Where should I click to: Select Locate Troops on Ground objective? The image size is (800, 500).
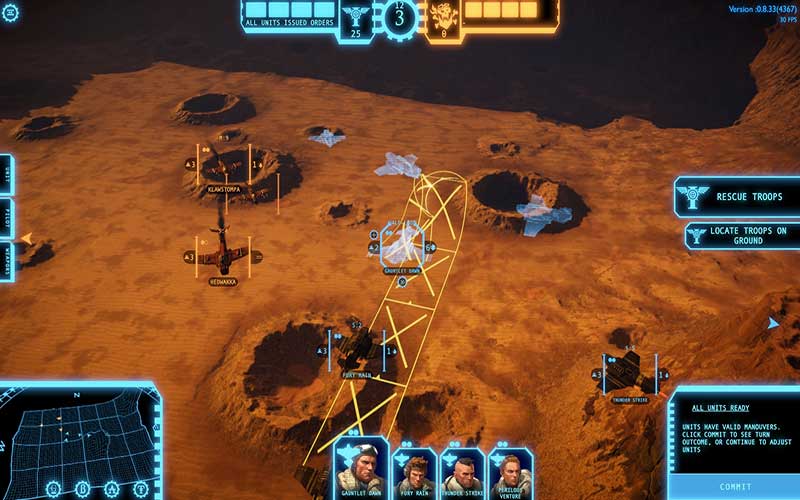(741, 236)
